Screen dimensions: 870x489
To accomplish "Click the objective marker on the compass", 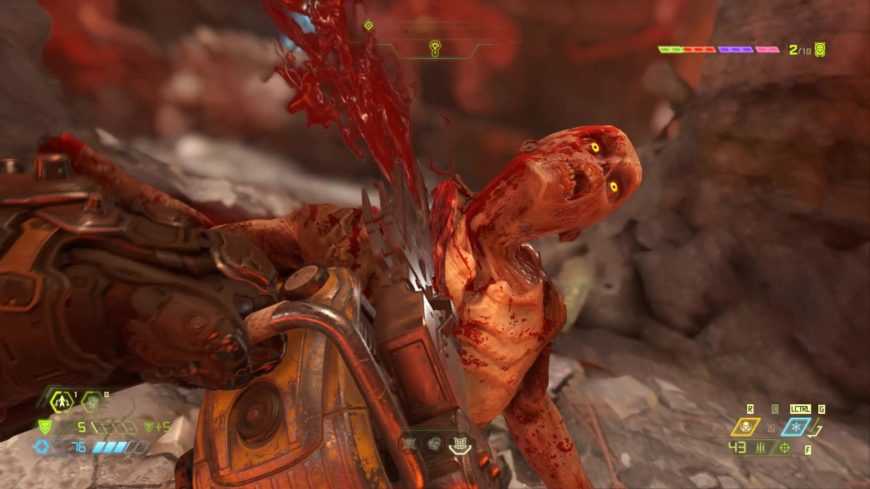I will click(435, 47).
